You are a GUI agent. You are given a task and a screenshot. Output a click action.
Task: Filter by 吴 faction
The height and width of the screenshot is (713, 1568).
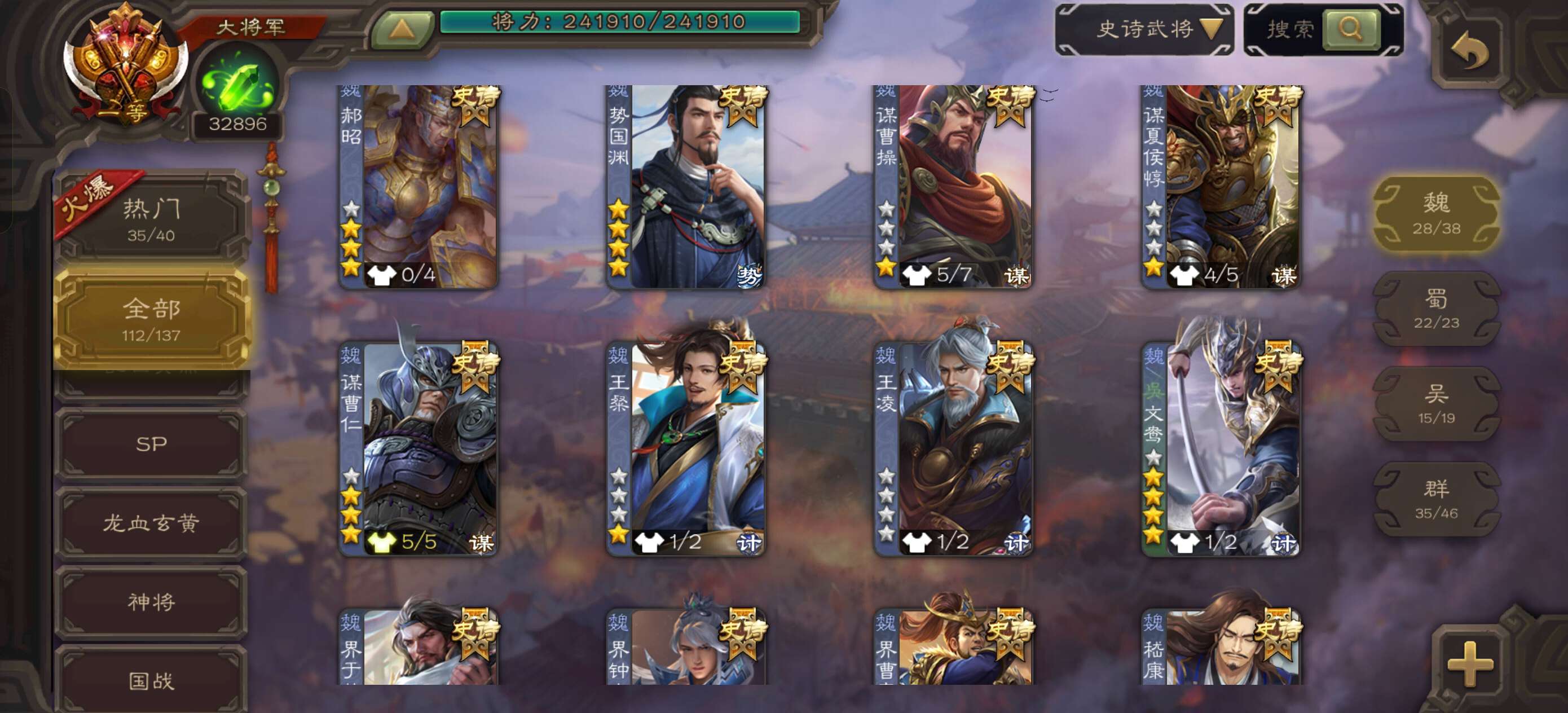click(1436, 404)
